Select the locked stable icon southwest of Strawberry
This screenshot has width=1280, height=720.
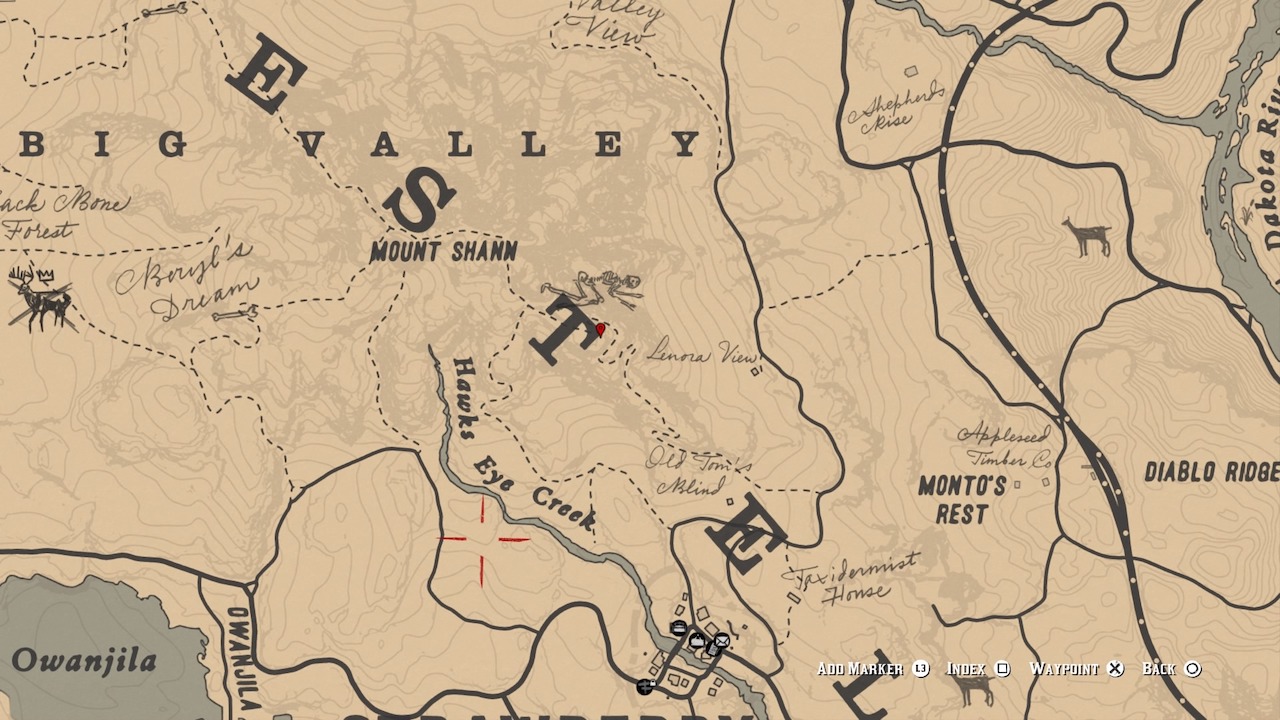645,686
